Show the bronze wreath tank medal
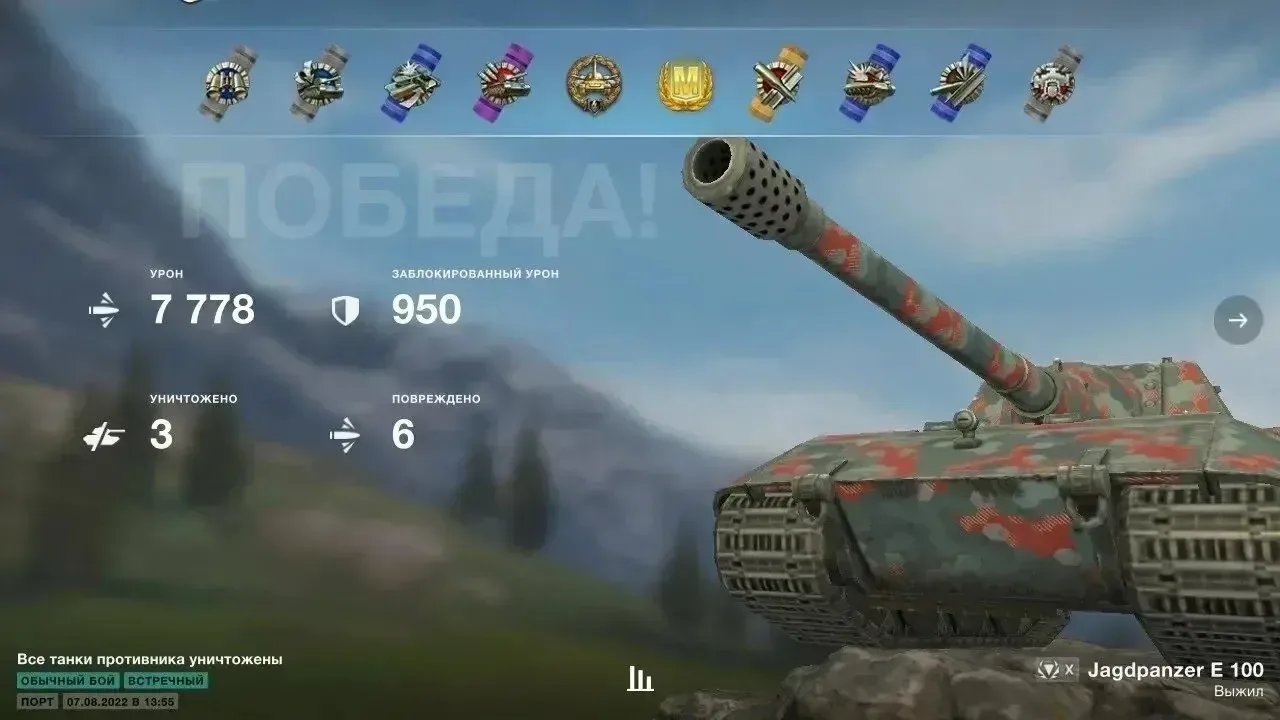1280x720 pixels. point(594,84)
